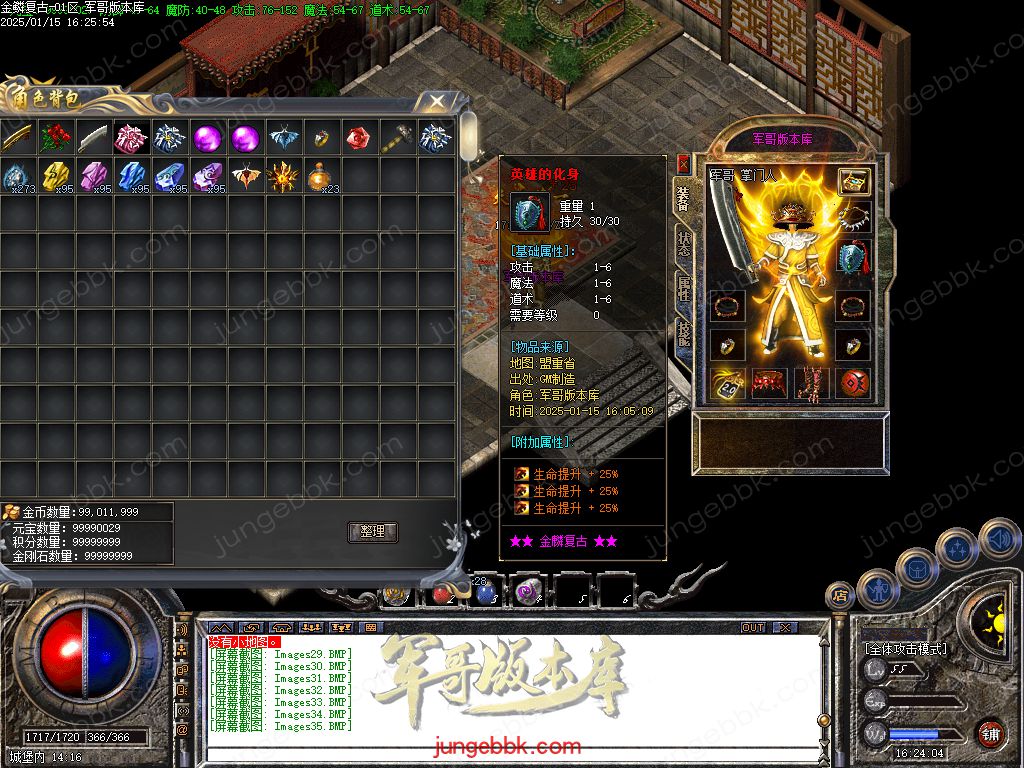Select the 装备 equipment tab
The height and width of the screenshot is (768, 1024).
point(684,198)
